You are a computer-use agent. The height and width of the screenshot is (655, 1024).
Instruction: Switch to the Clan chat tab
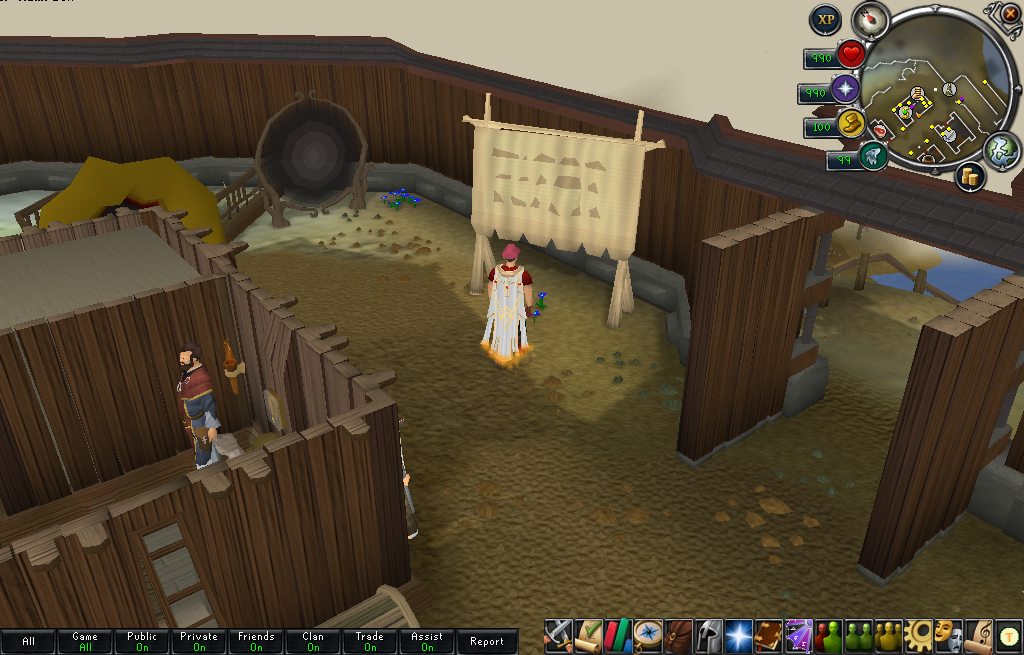click(313, 641)
